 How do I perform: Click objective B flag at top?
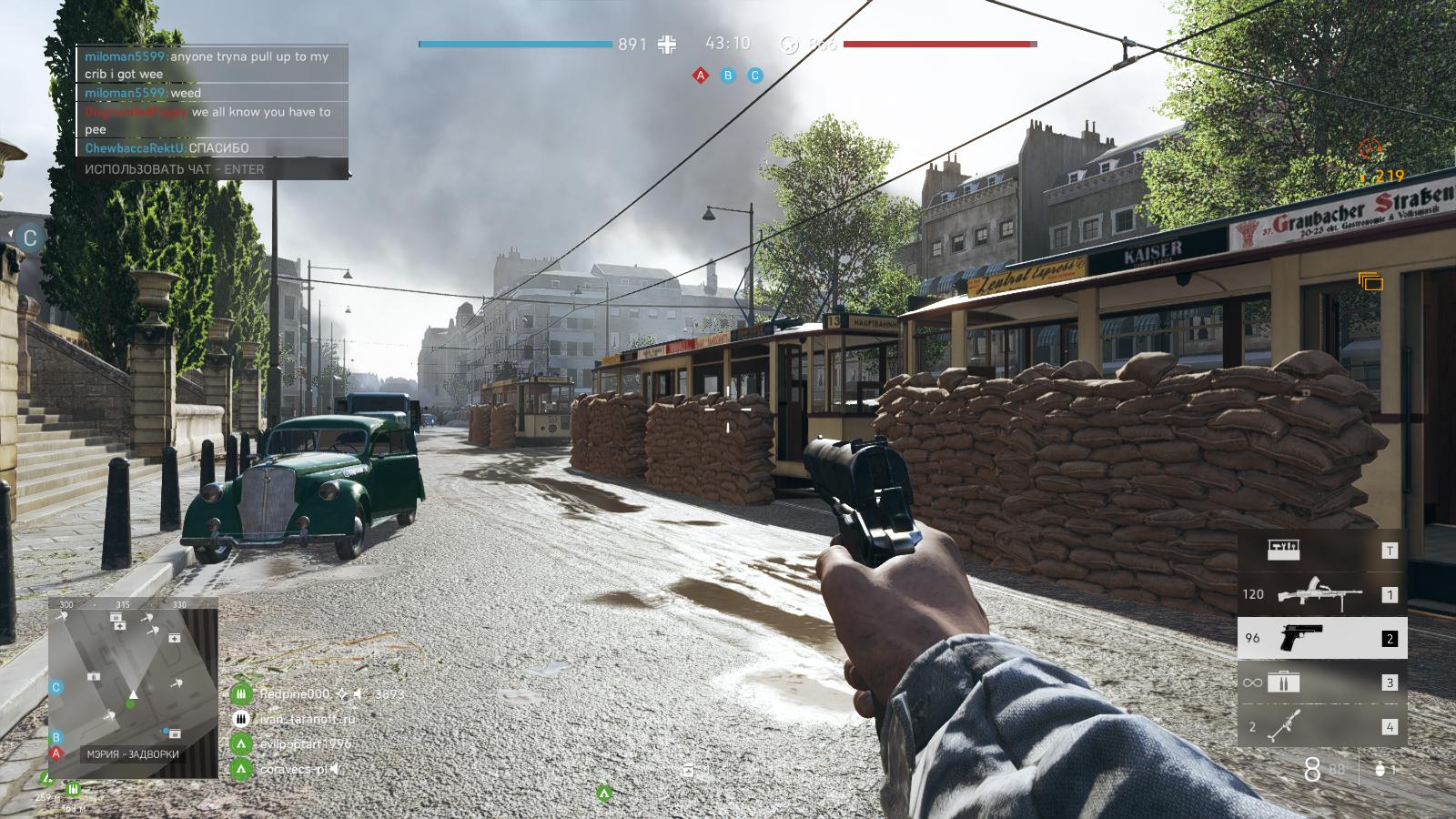[728, 76]
